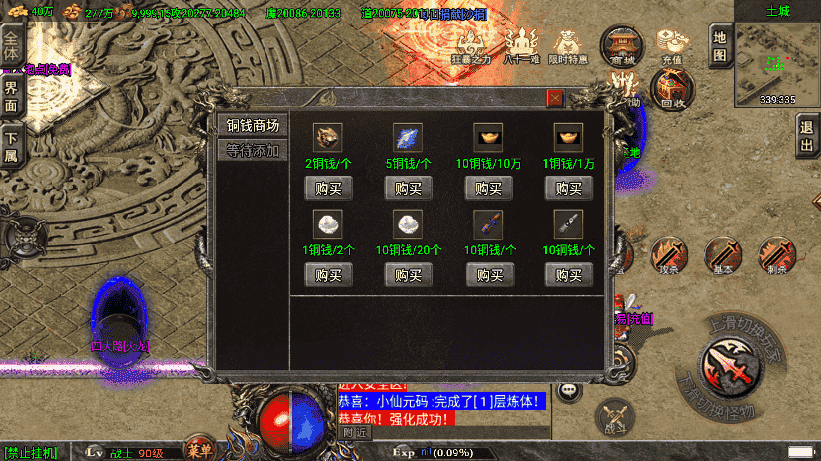
Task: Tap the 退出 exit button
Action: coord(807,135)
